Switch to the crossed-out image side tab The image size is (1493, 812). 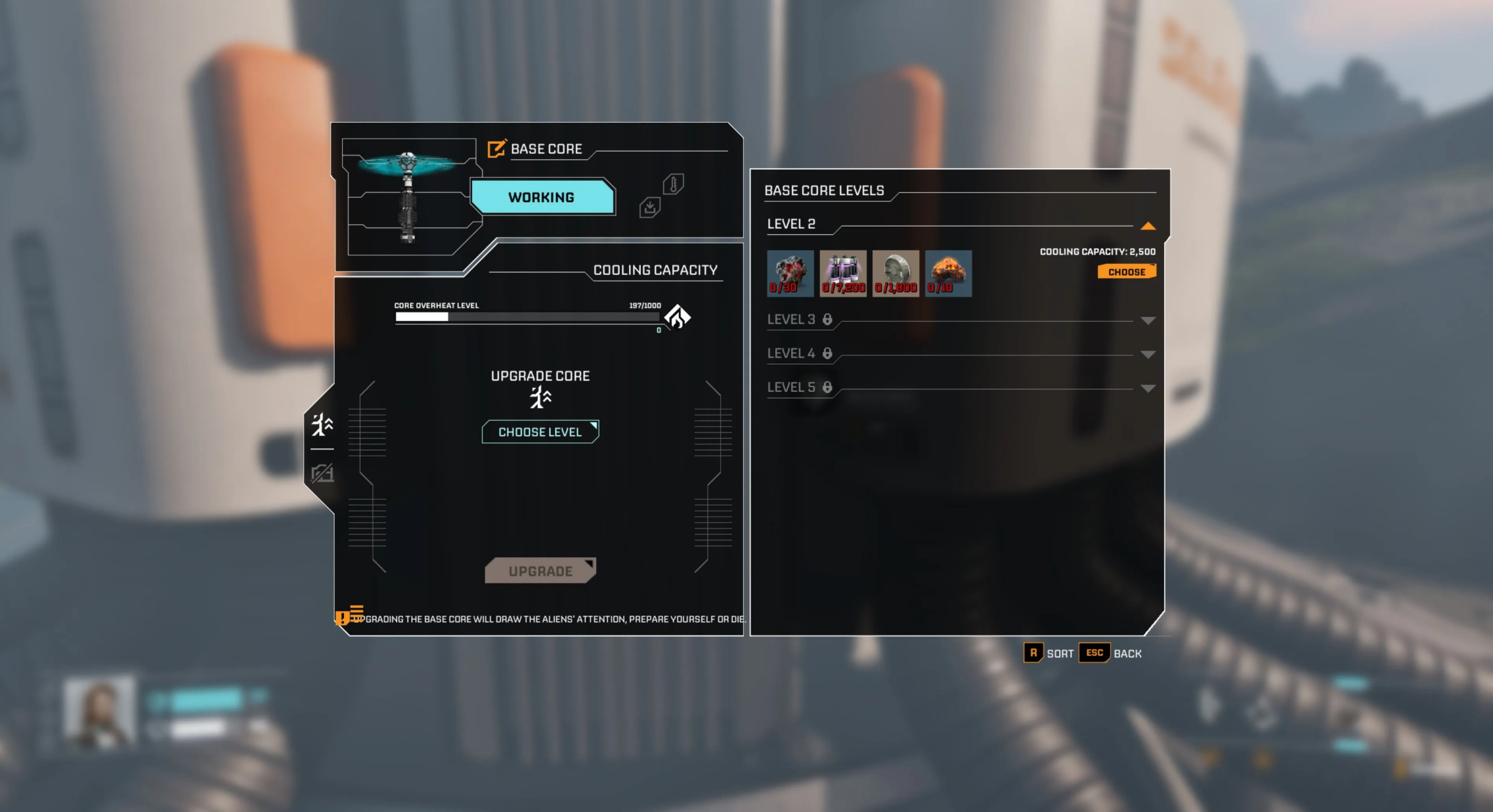322,473
